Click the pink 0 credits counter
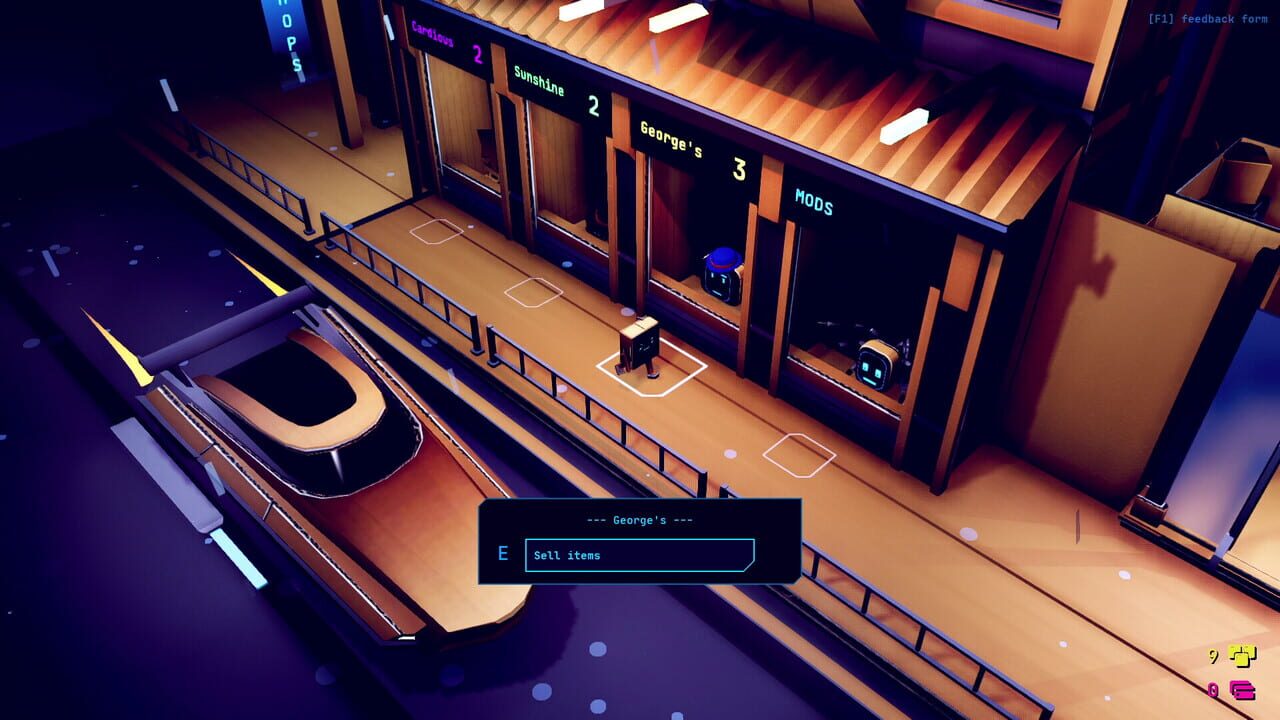 [1211, 688]
